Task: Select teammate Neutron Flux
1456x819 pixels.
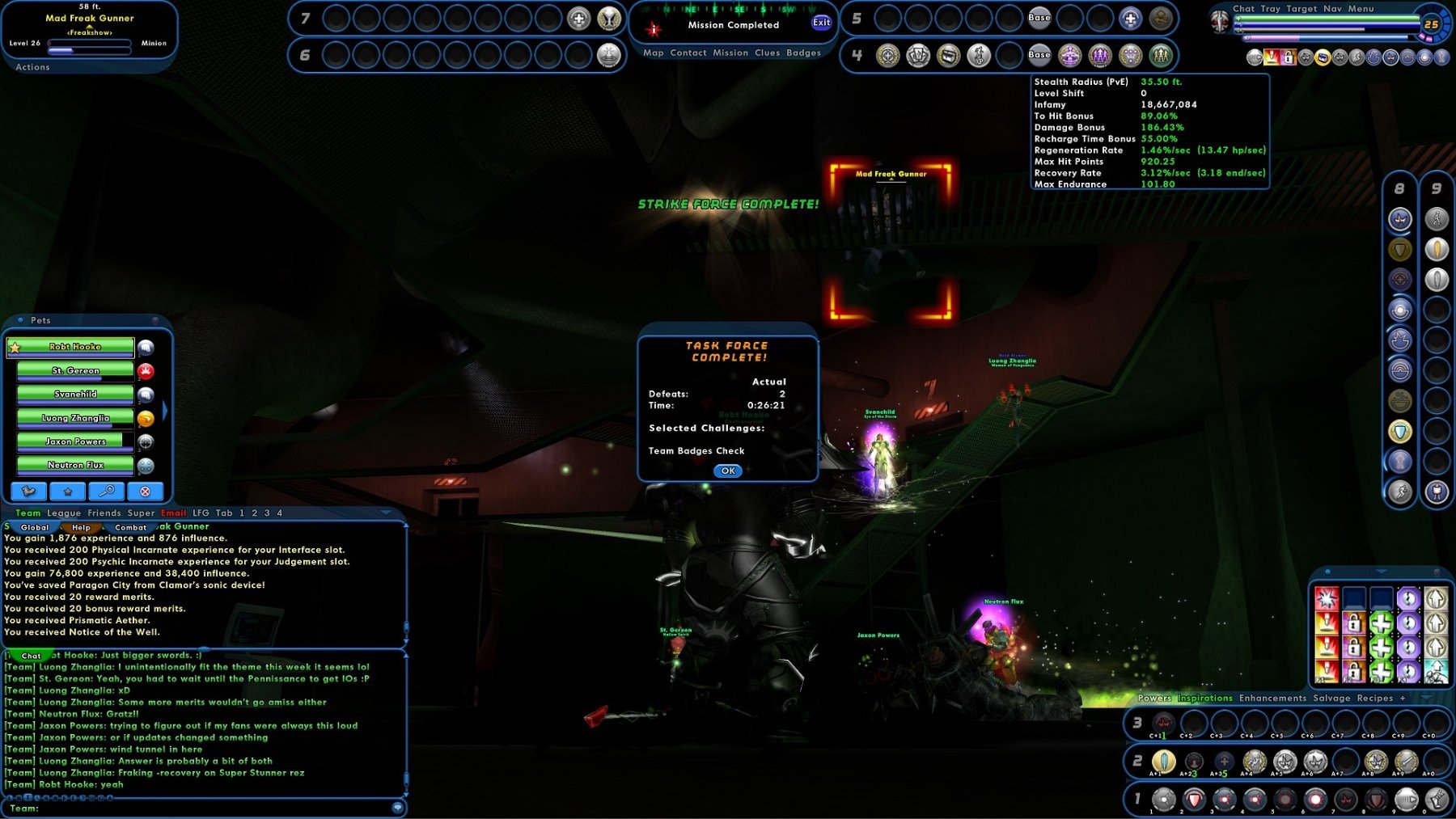Action: point(75,466)
